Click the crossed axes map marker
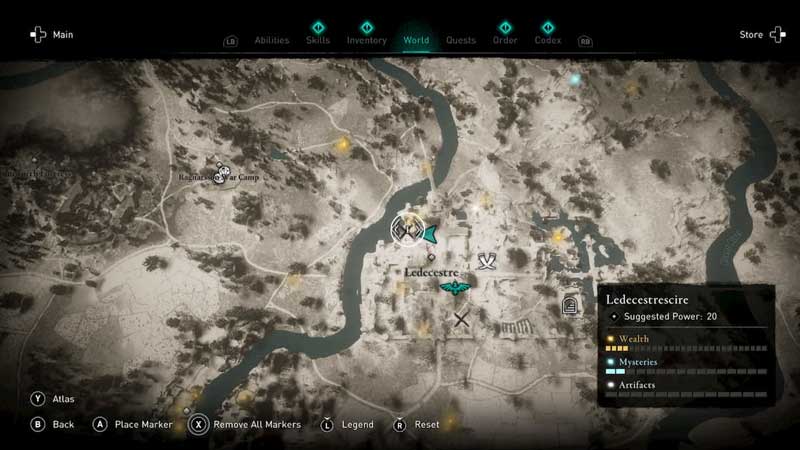Image resolution: width=800 pixels, height=450 pixels. [x=487, y=262]
